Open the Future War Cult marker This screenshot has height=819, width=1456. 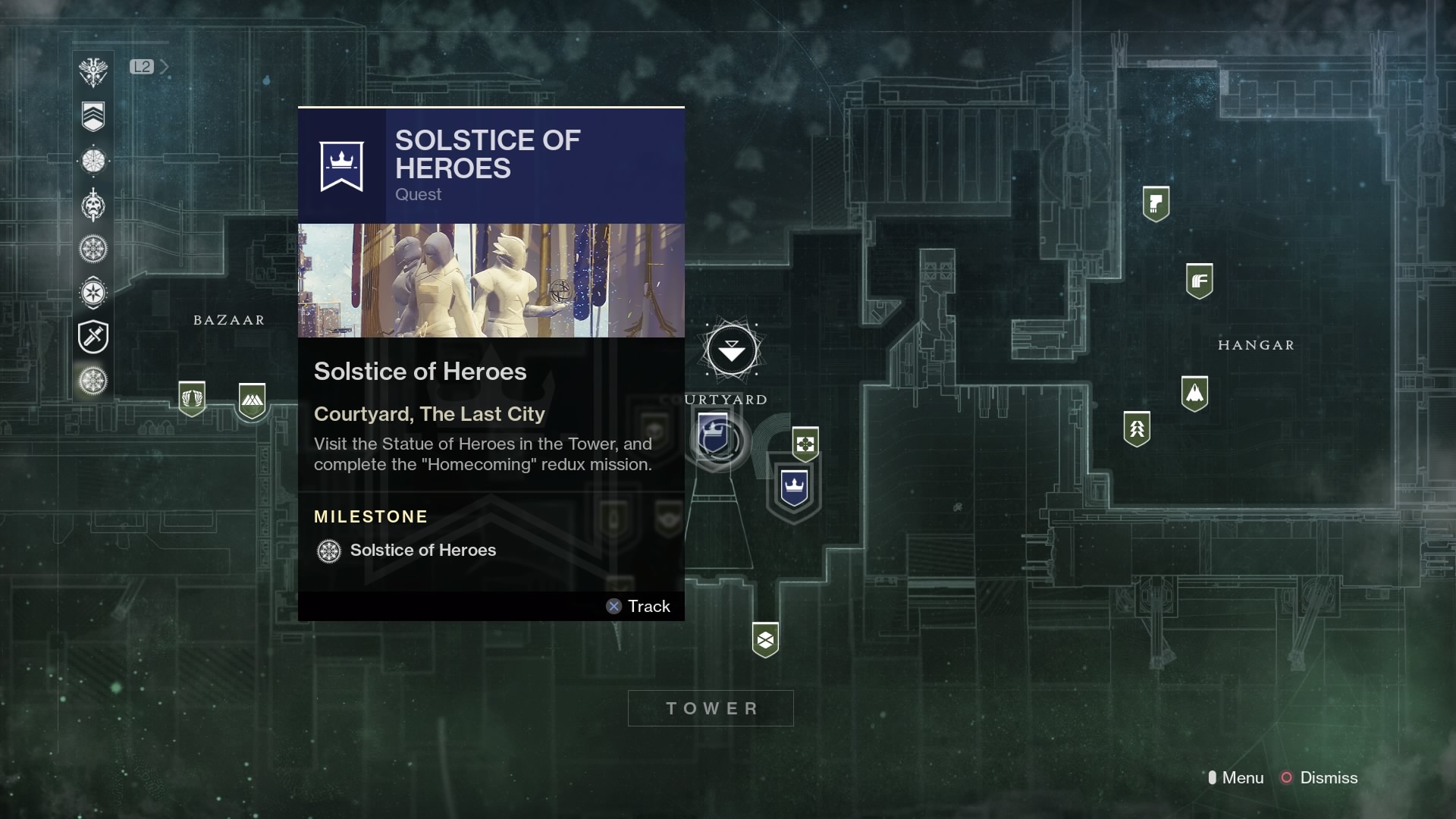point(1199,281)
